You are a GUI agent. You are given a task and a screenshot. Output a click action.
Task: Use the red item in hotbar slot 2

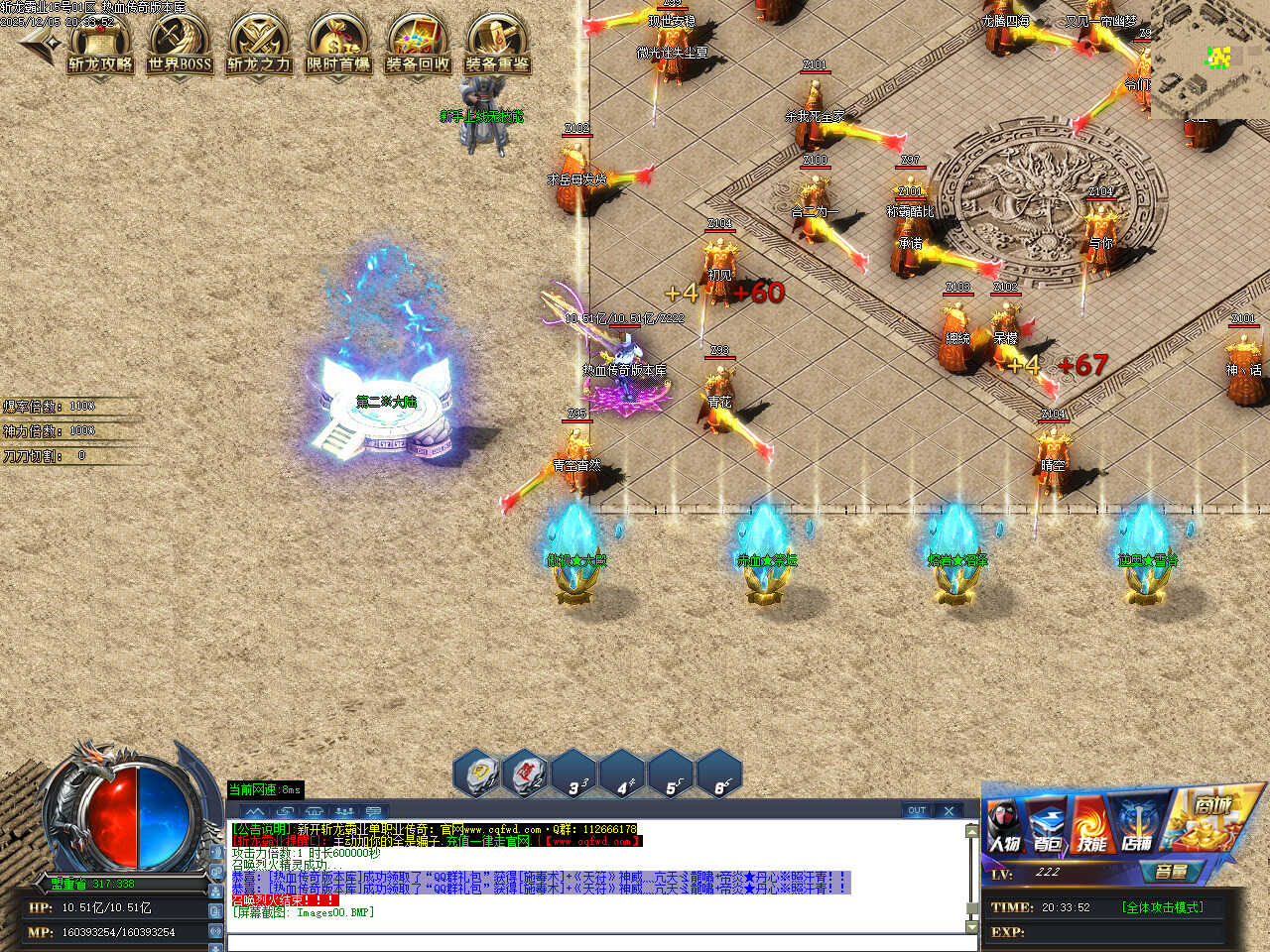coord(526,774)
